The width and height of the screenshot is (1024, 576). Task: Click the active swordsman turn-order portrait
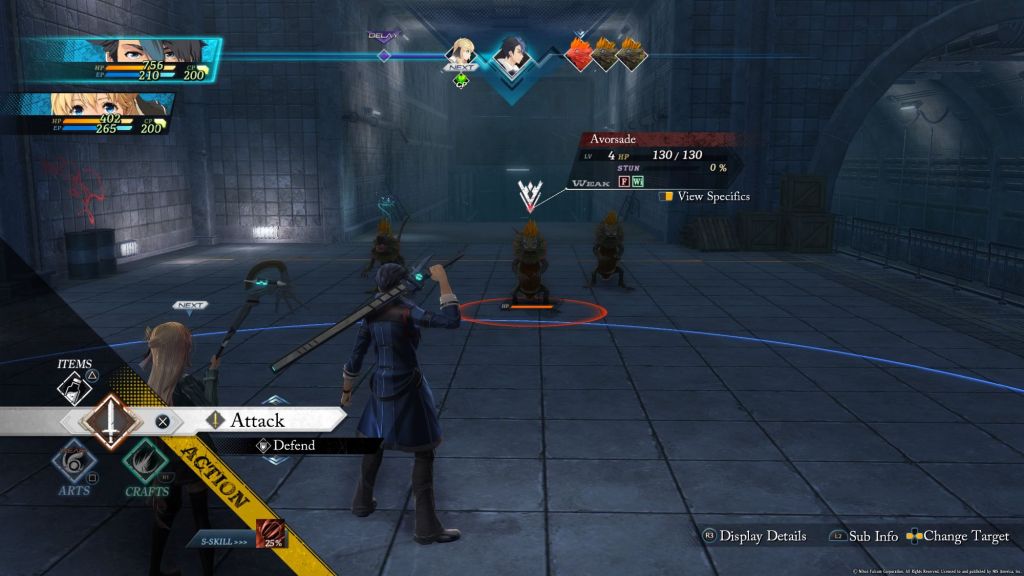click(x=511, y=59)
